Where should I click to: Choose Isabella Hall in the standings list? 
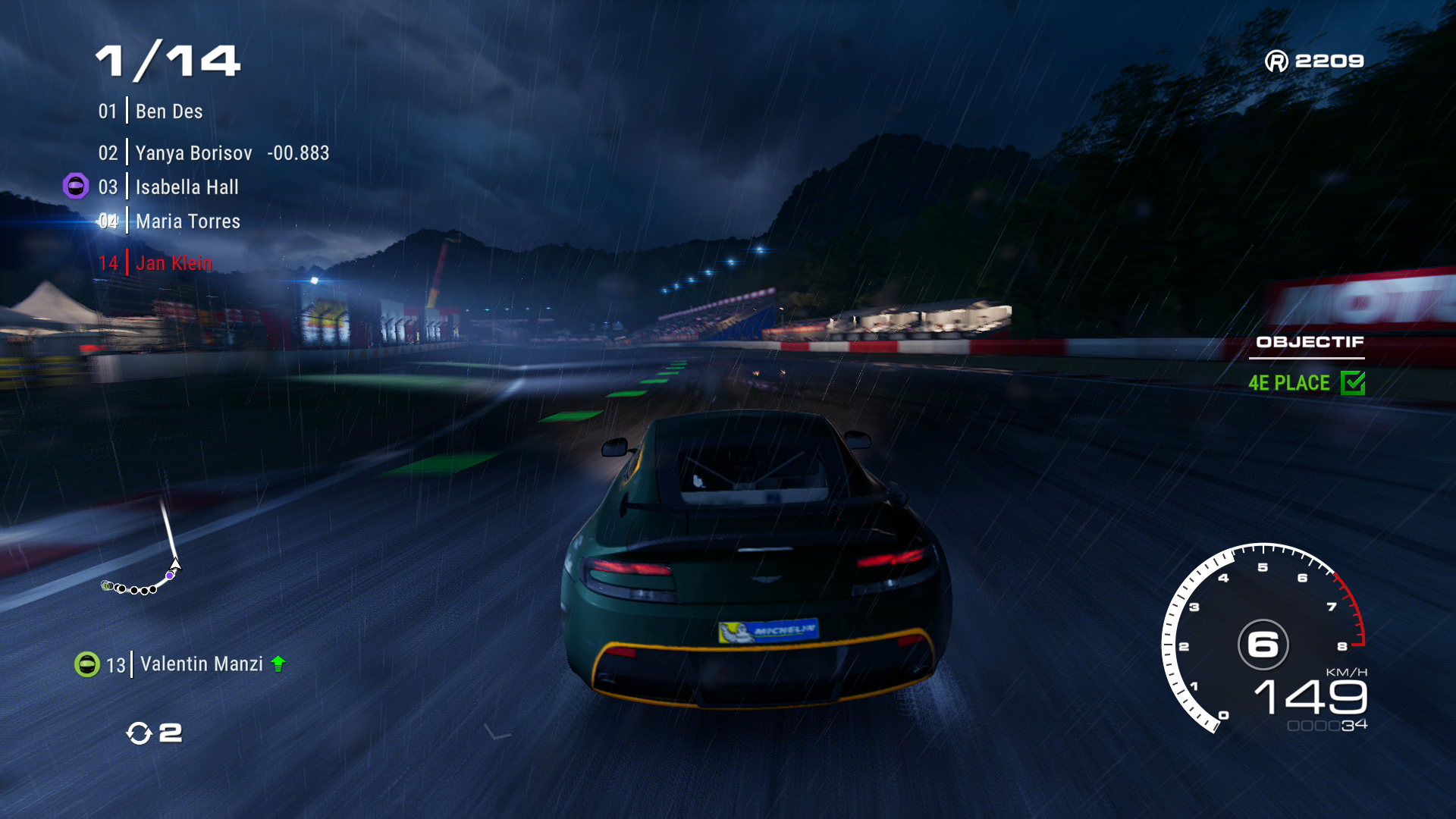point(187,187)
